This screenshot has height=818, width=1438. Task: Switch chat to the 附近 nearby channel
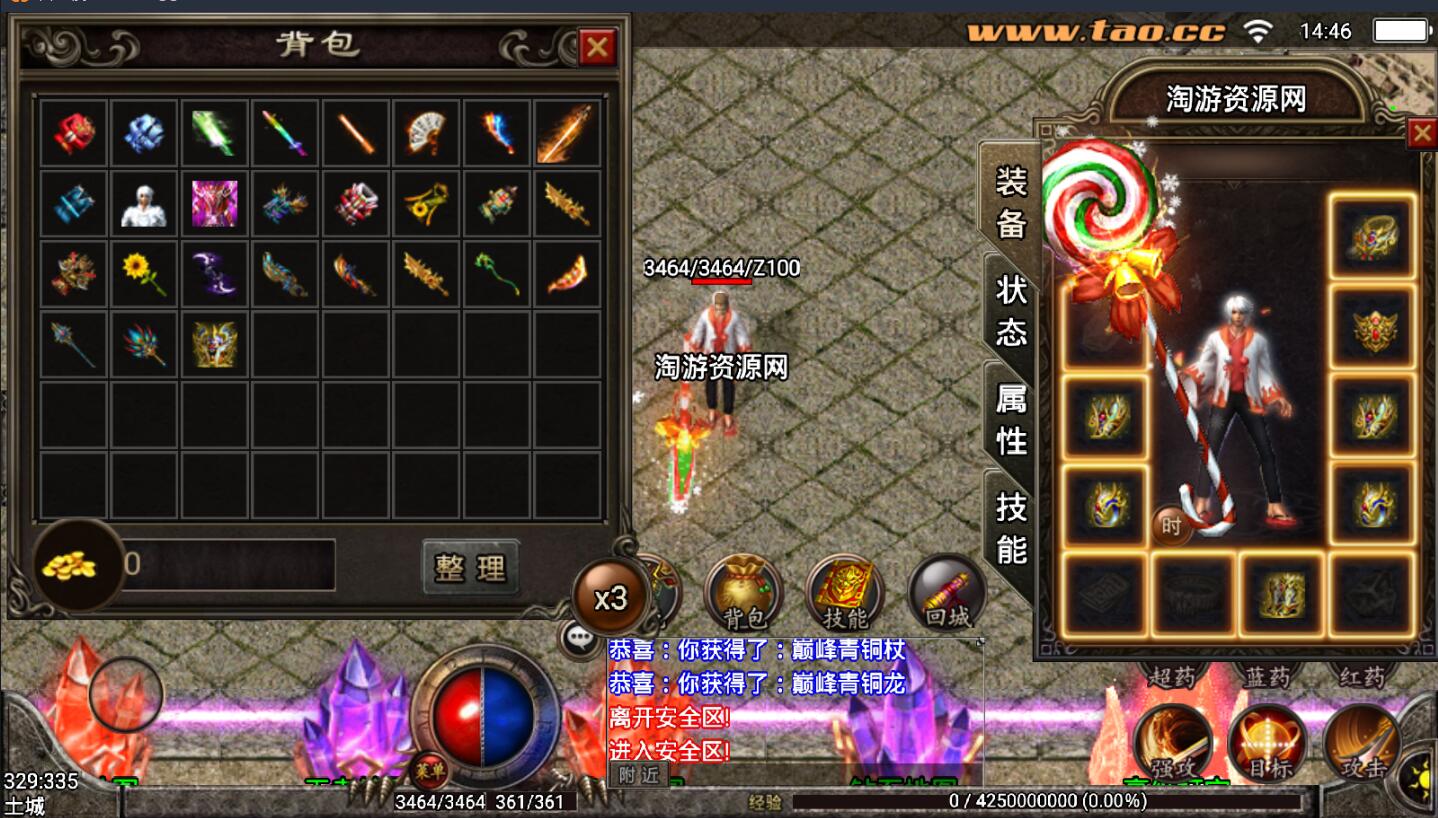tap(639, 774)
